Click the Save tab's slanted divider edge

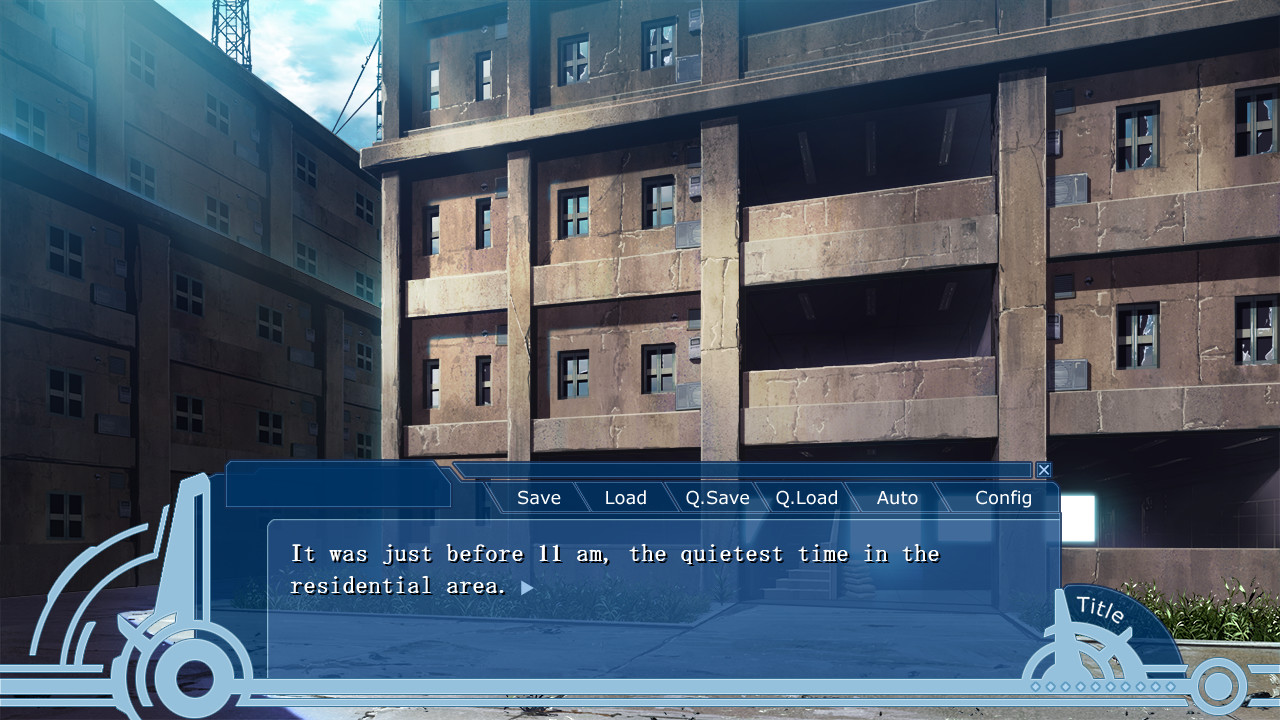click(583, 497)
